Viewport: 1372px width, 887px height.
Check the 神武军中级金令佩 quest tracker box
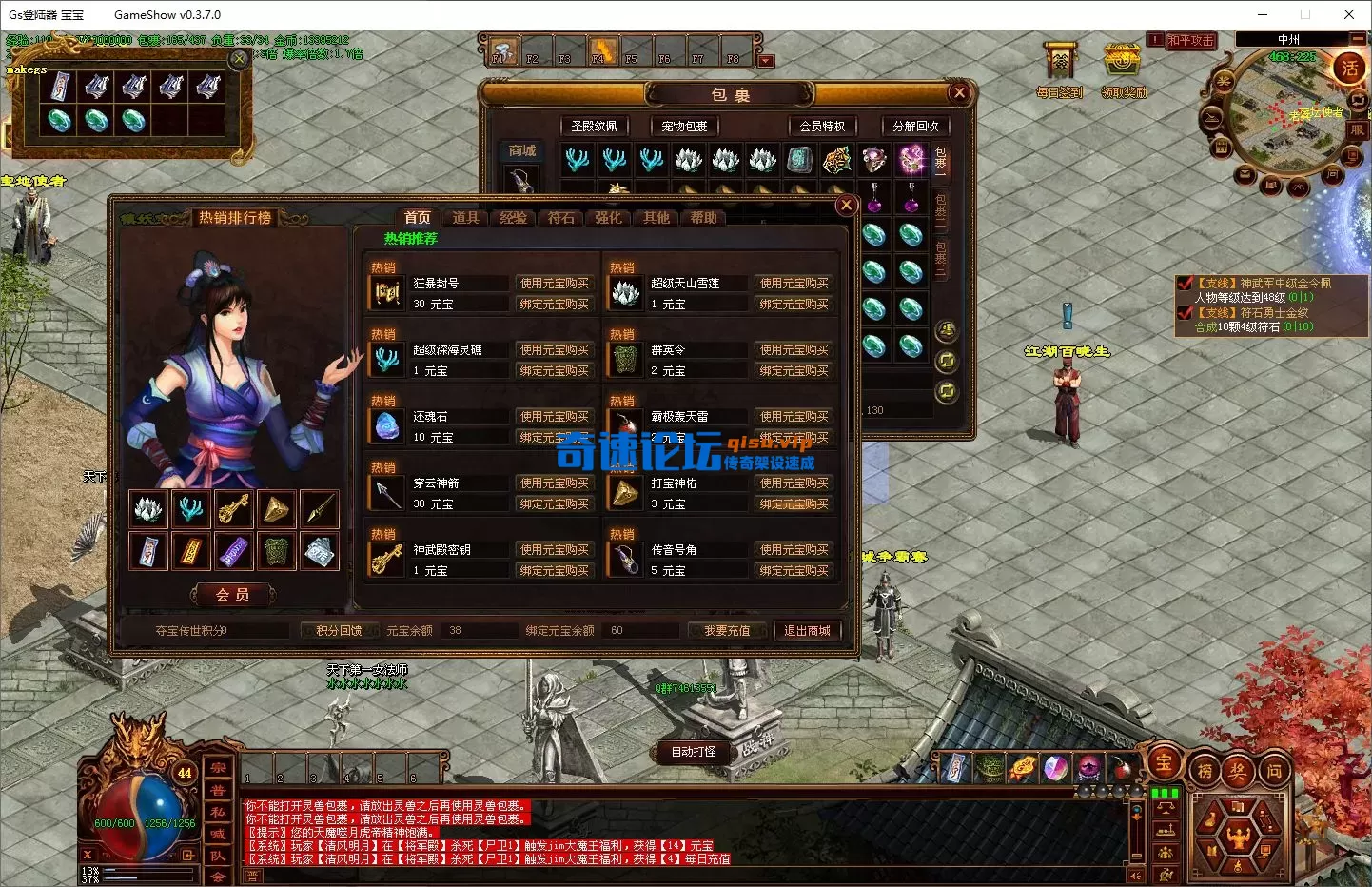pyautogui.click(x=1186, y=283)
